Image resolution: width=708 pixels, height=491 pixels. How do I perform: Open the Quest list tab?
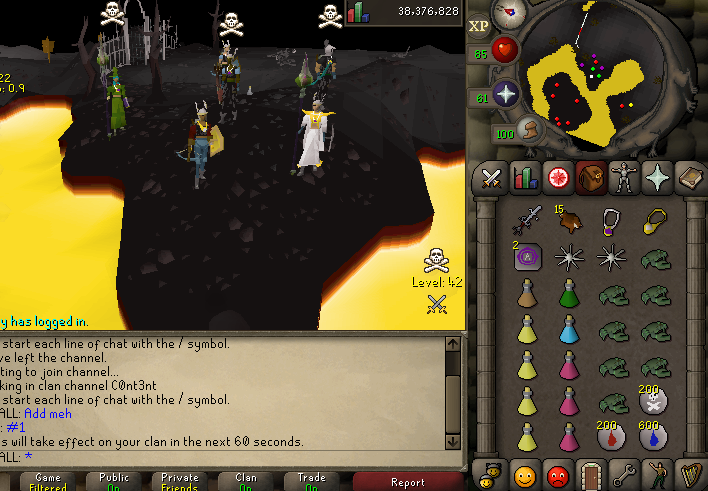[557, 178]
